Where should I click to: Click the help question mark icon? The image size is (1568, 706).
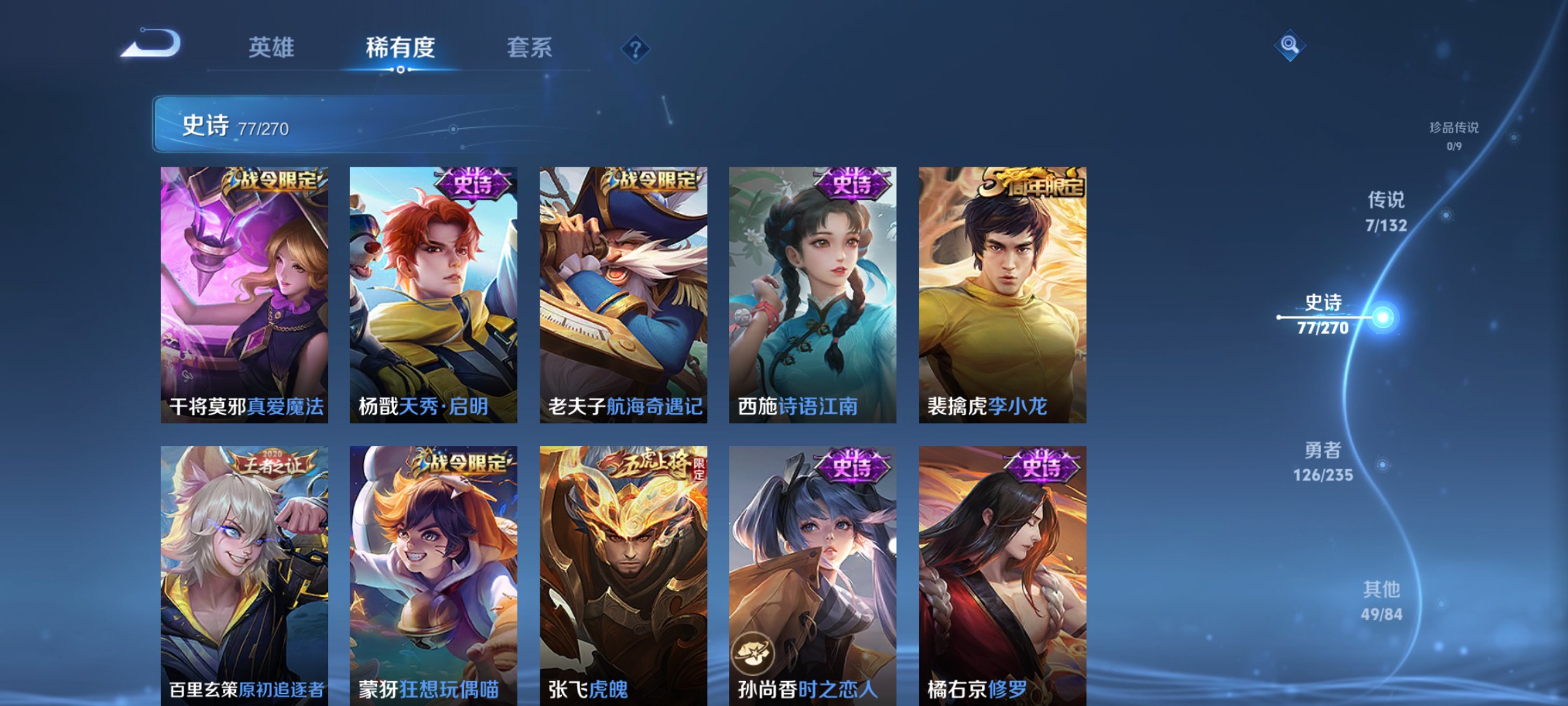click(635, 50)
